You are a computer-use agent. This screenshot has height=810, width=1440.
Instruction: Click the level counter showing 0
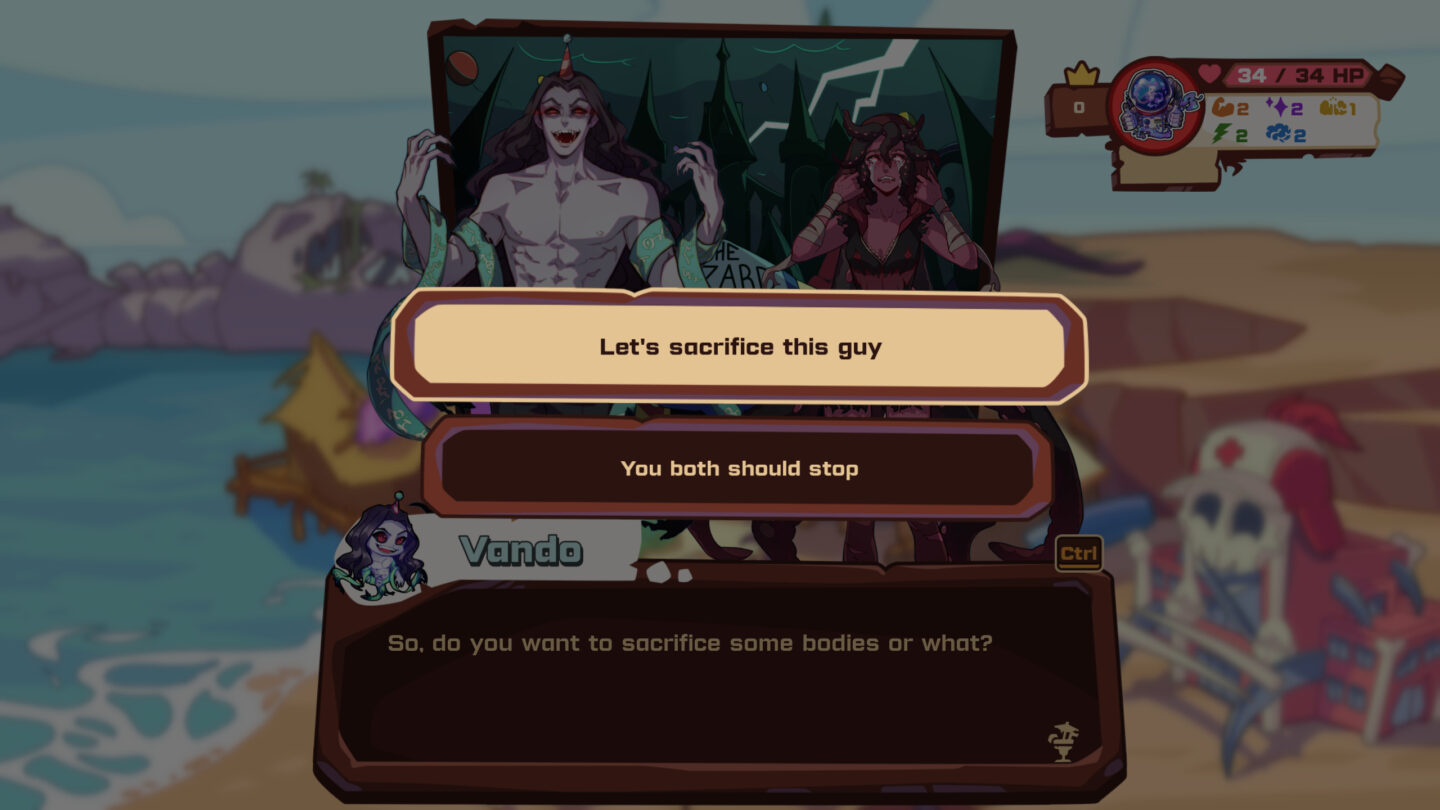coord(1080,107)
